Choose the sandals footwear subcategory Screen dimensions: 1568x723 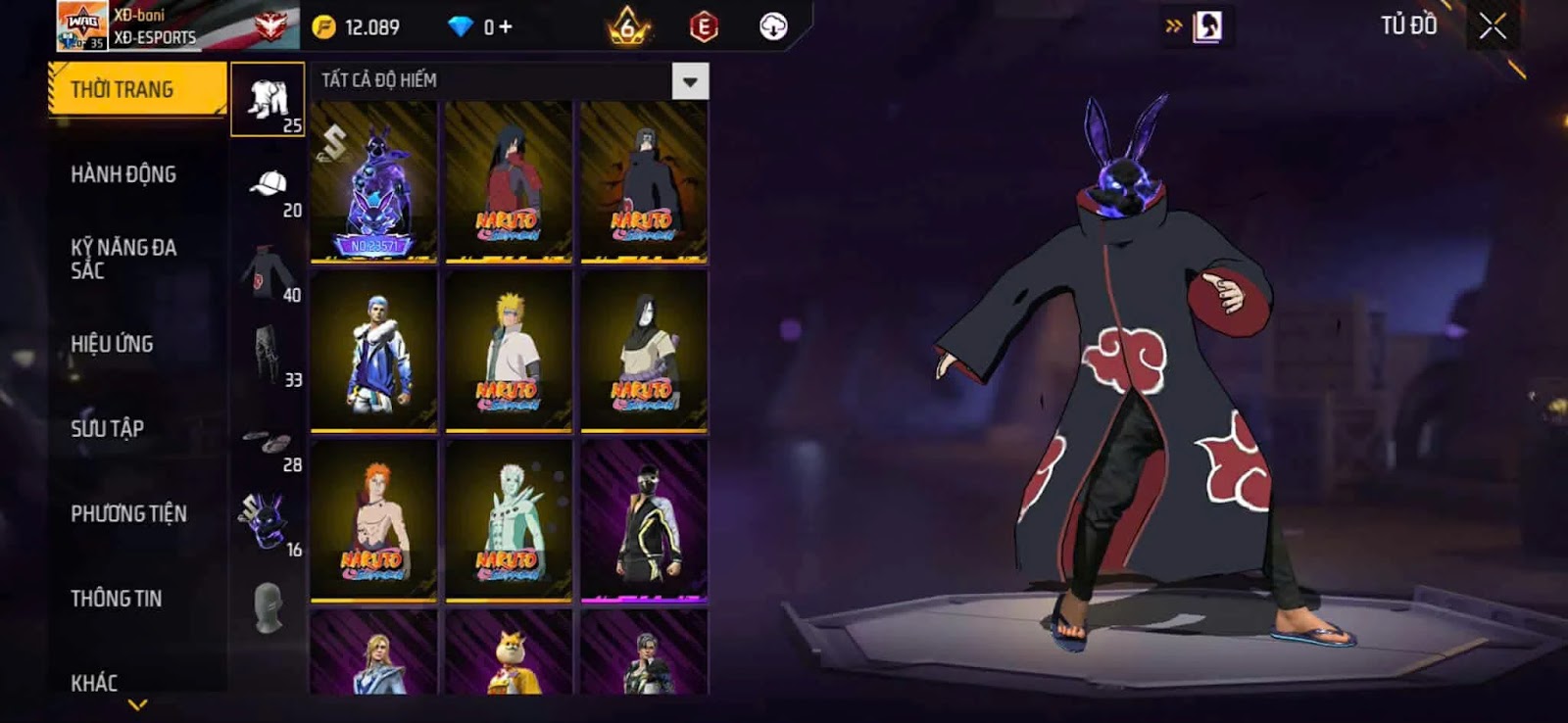268,440
